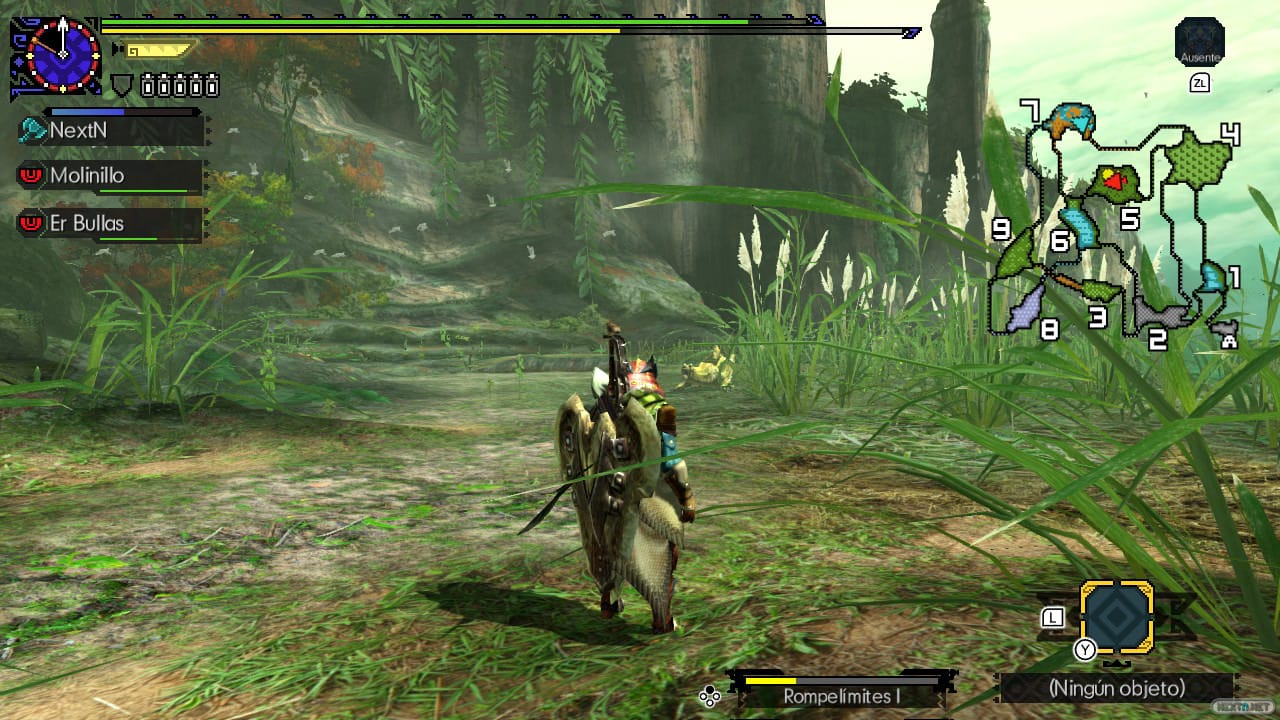1280x720 pixels.
Task: Click the quest timer clock
Action: [63, 54]
